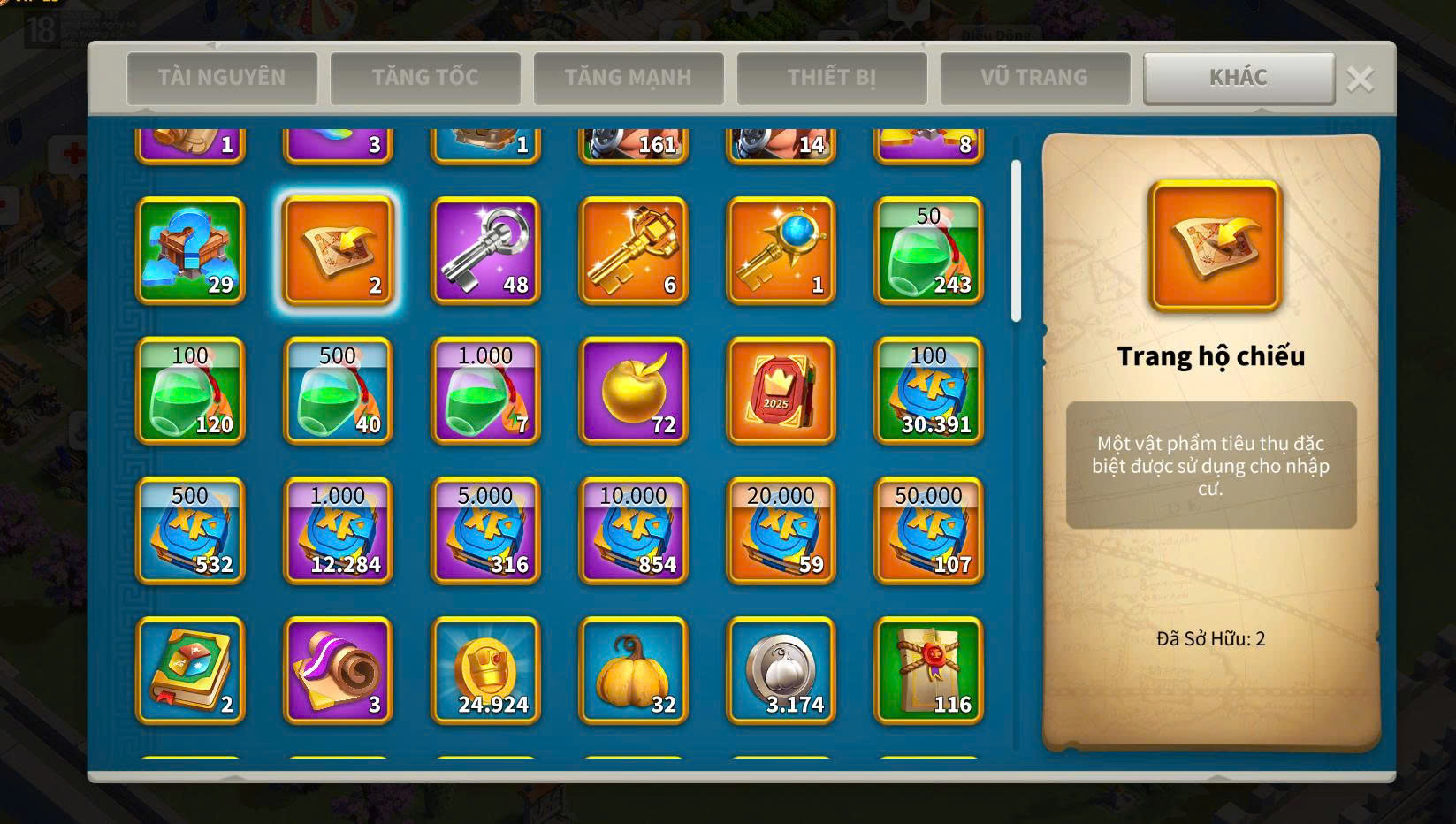Pick the purple rolled scroll item
The image size is (1456, 824).
pos(338,671)
